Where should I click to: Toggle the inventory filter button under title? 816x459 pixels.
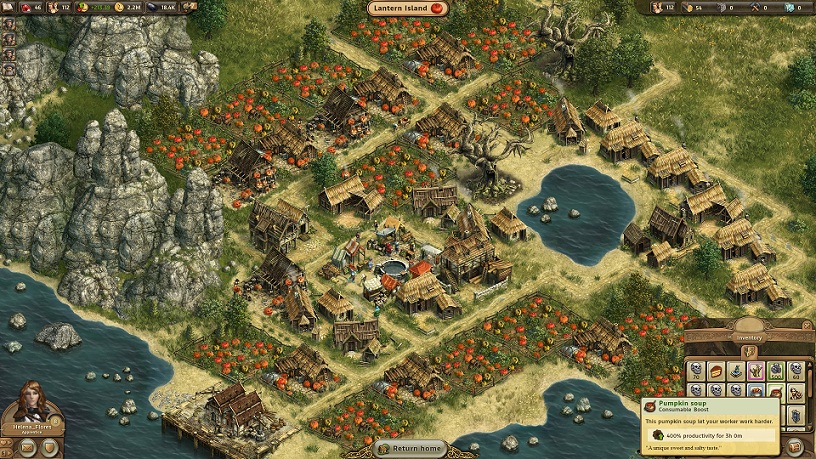[x=750, y=349]
